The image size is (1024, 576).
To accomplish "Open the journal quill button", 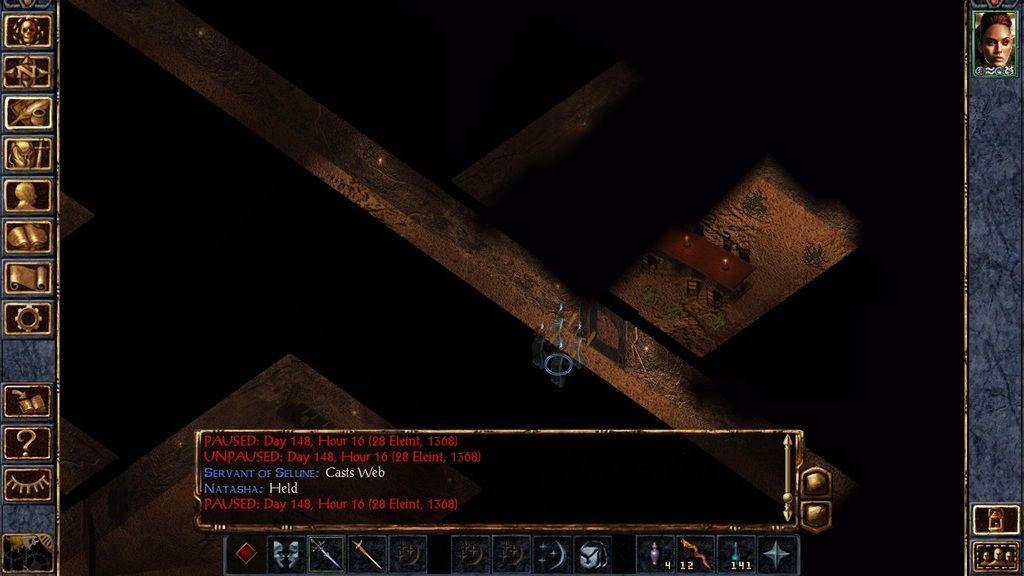I will [28, 112].
